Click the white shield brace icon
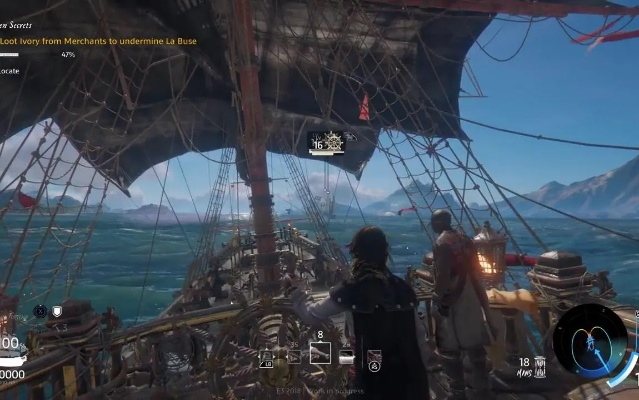The image size is (639, 400). [x=57, y=311]
